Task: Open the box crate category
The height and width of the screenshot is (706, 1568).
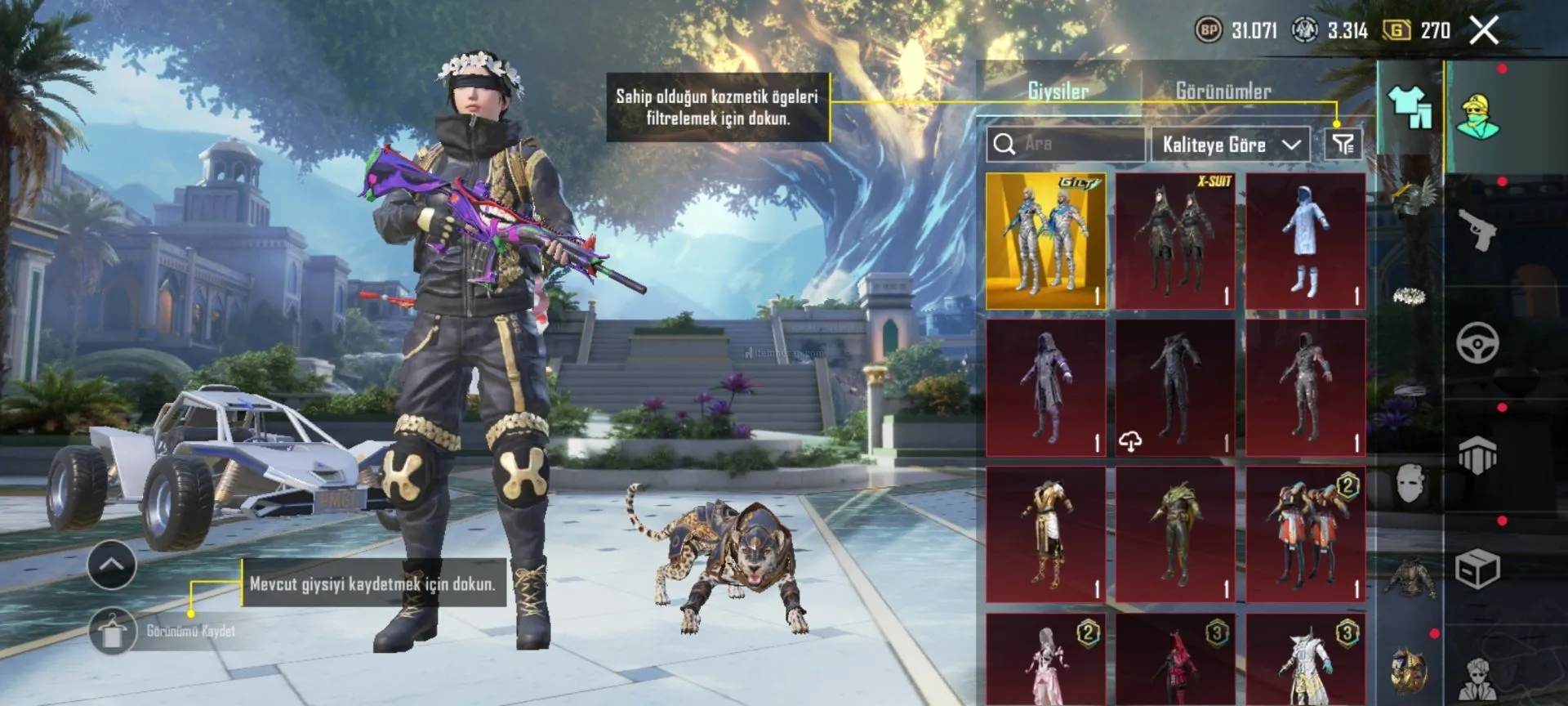Action: coord(1477,569)
